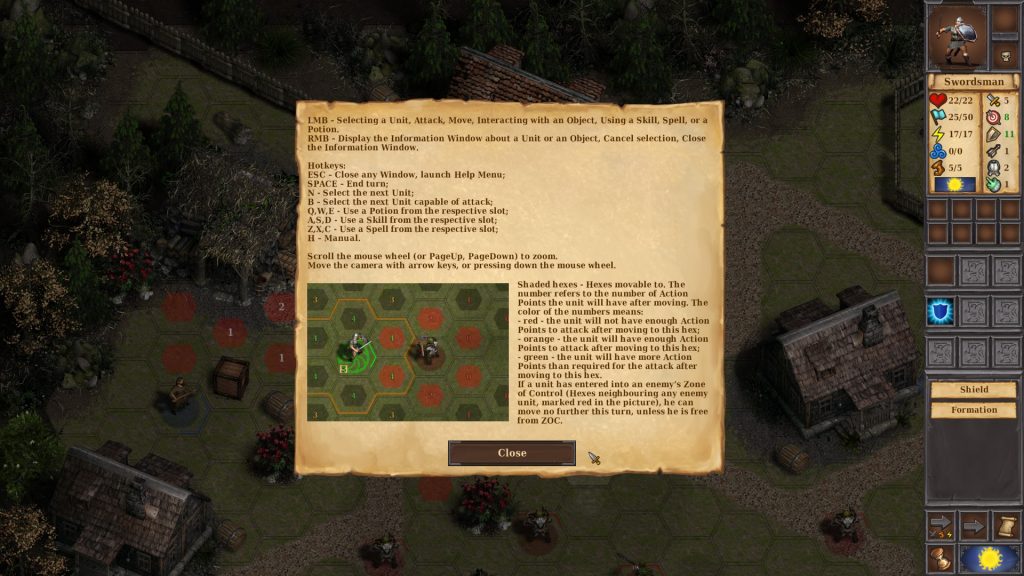Activate the blue shield skill icon
Viewport: 1024px width, 576px height.
[940, 311]
